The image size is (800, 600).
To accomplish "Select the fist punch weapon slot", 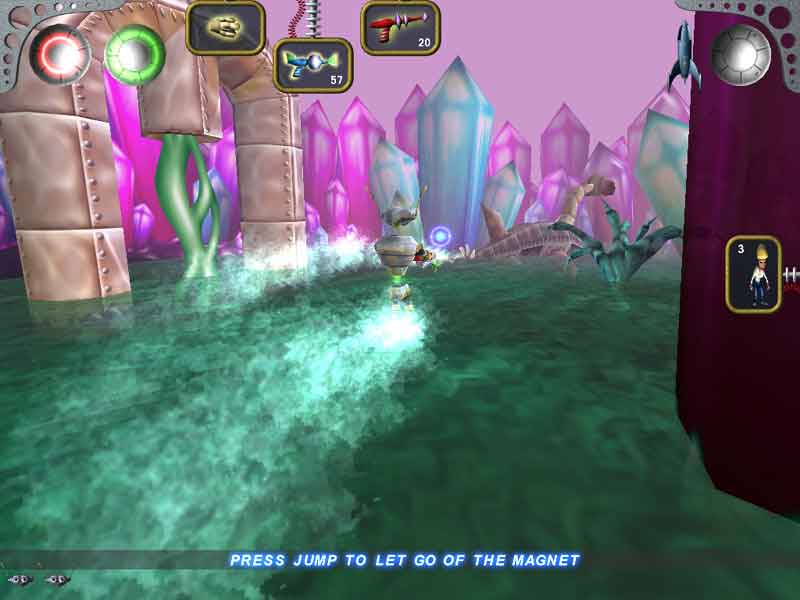I will pos(225,26).
